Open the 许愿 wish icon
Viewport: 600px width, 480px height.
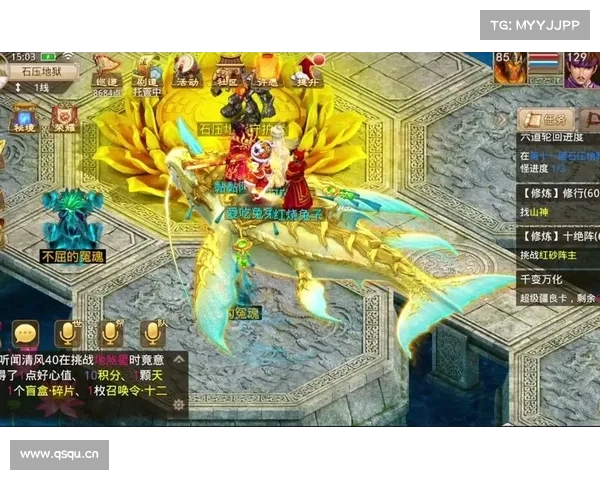click(267, 70)
